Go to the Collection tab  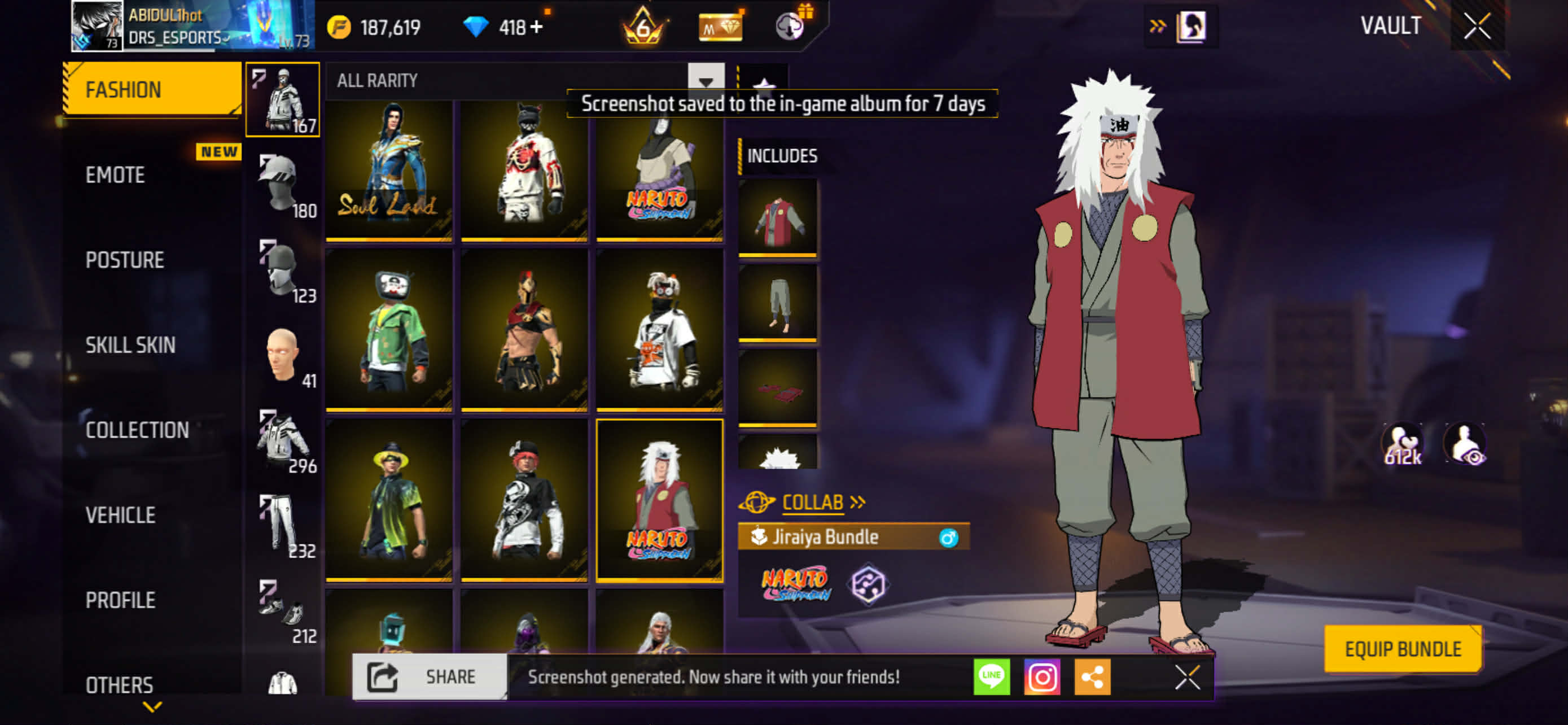(137, 430)
